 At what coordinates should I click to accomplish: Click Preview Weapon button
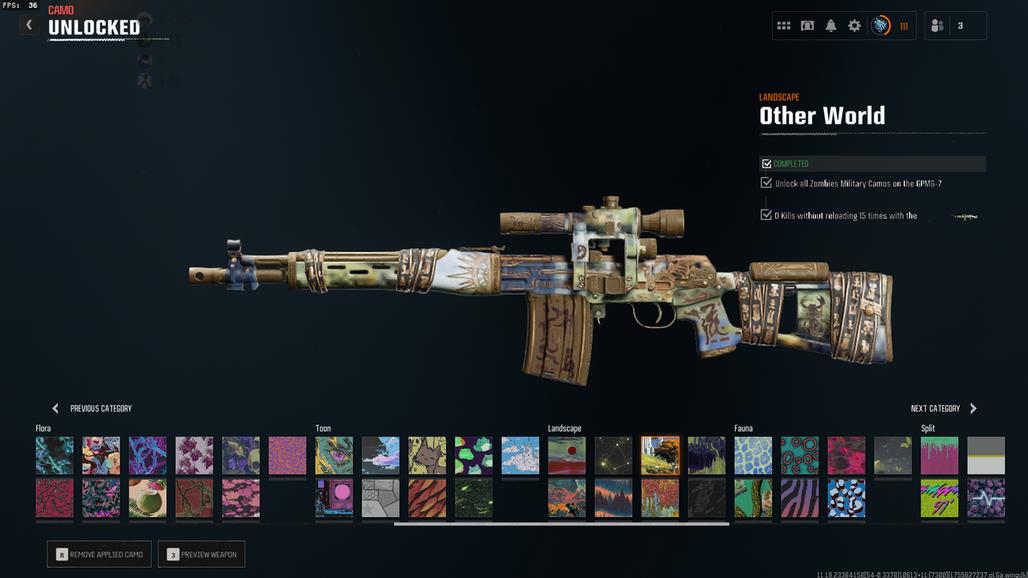pyautogui.click(x=201, y=554)
